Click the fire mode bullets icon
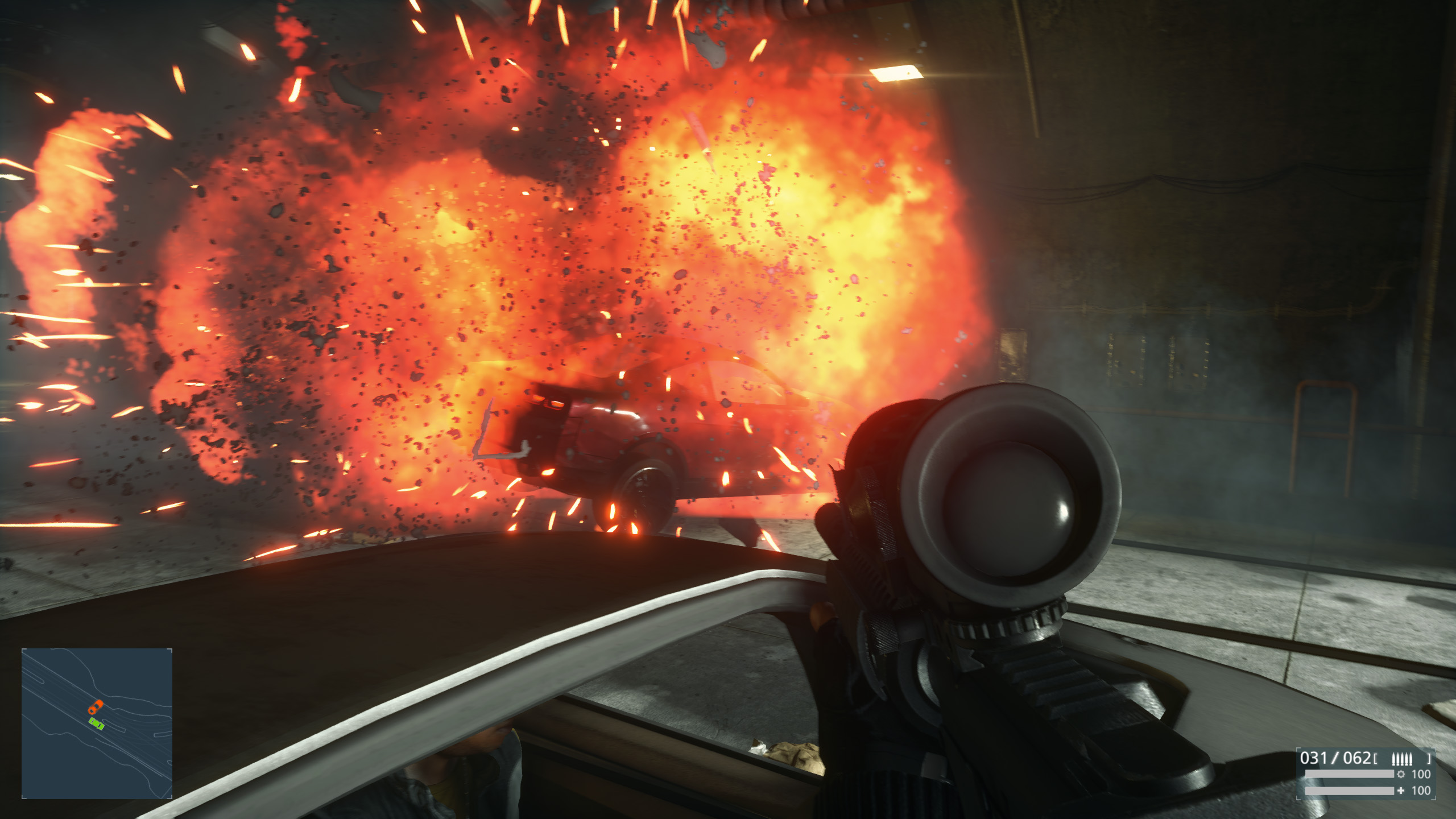 1401,759
